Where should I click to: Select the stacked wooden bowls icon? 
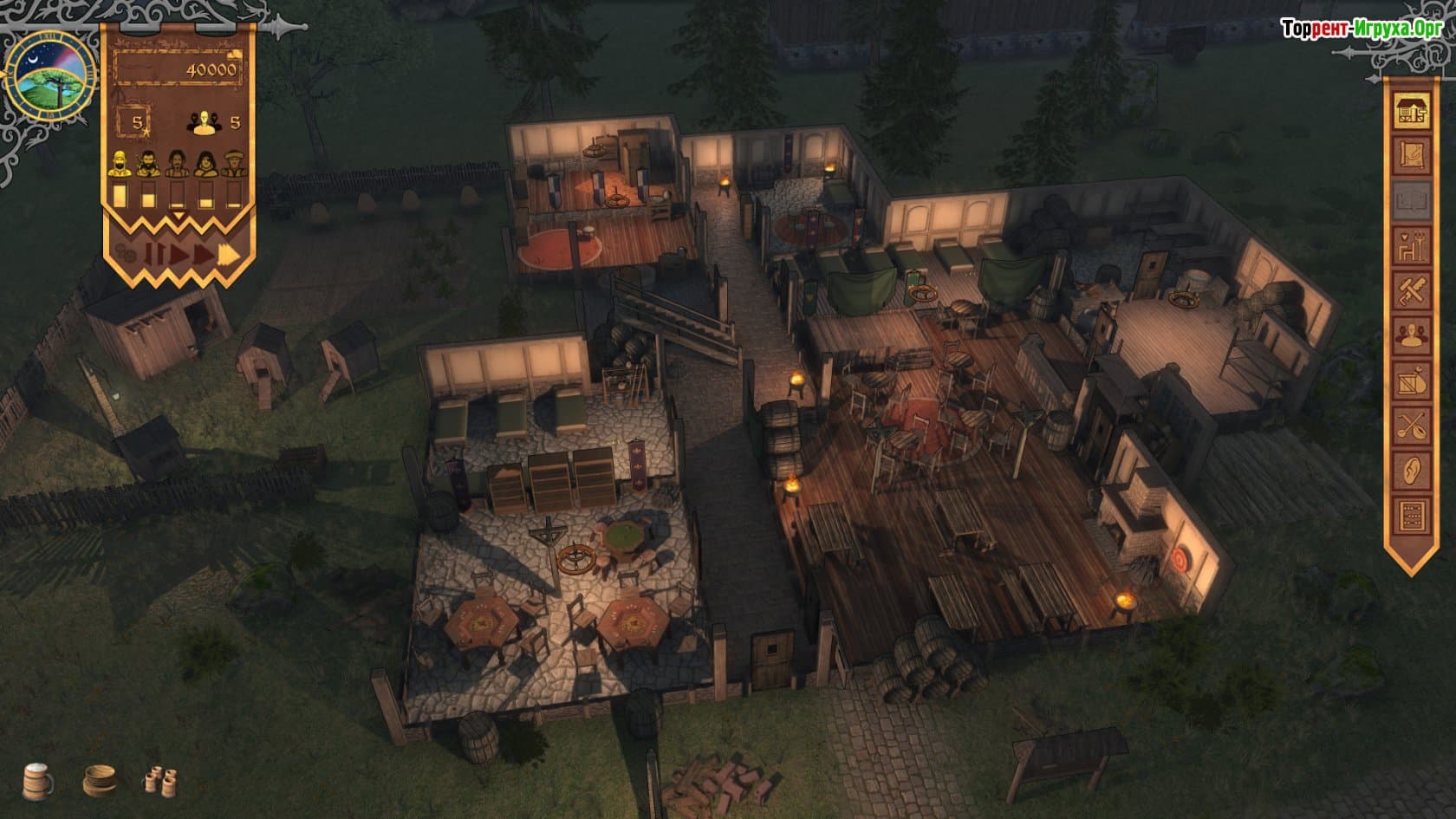click(x=100, y=780)
